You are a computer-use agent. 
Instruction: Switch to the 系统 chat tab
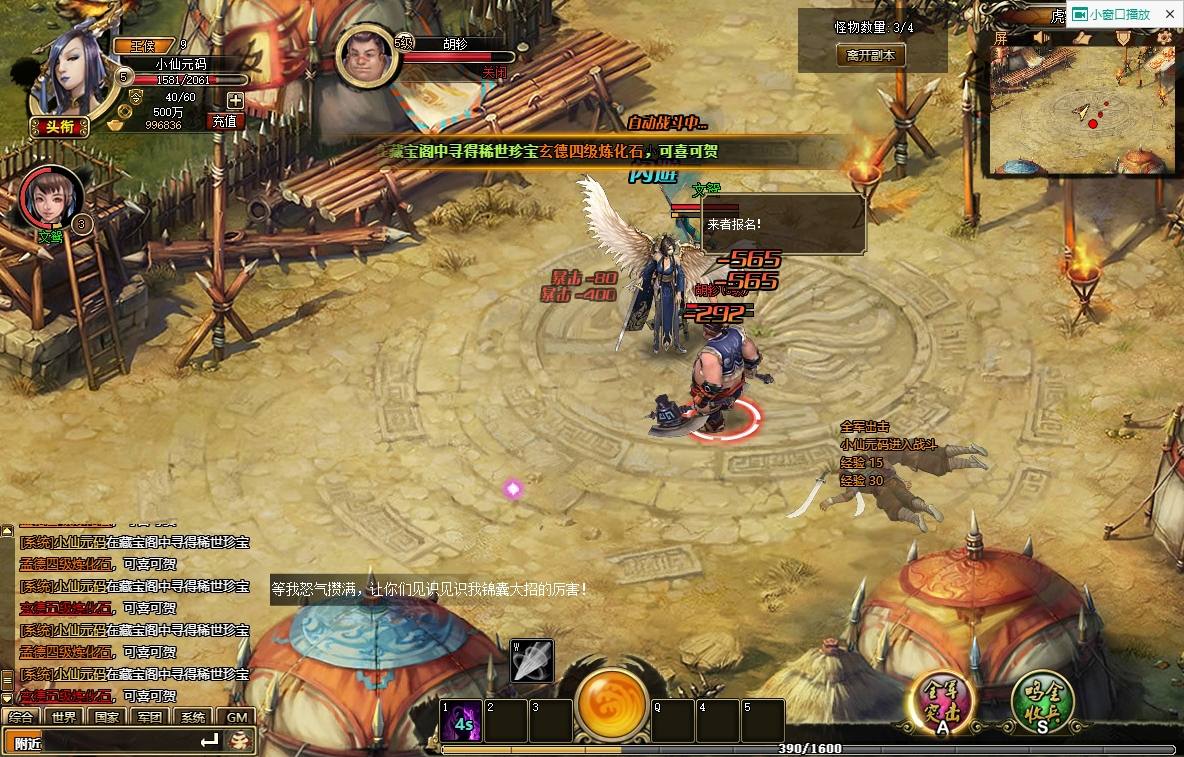(x=194, y=717)
